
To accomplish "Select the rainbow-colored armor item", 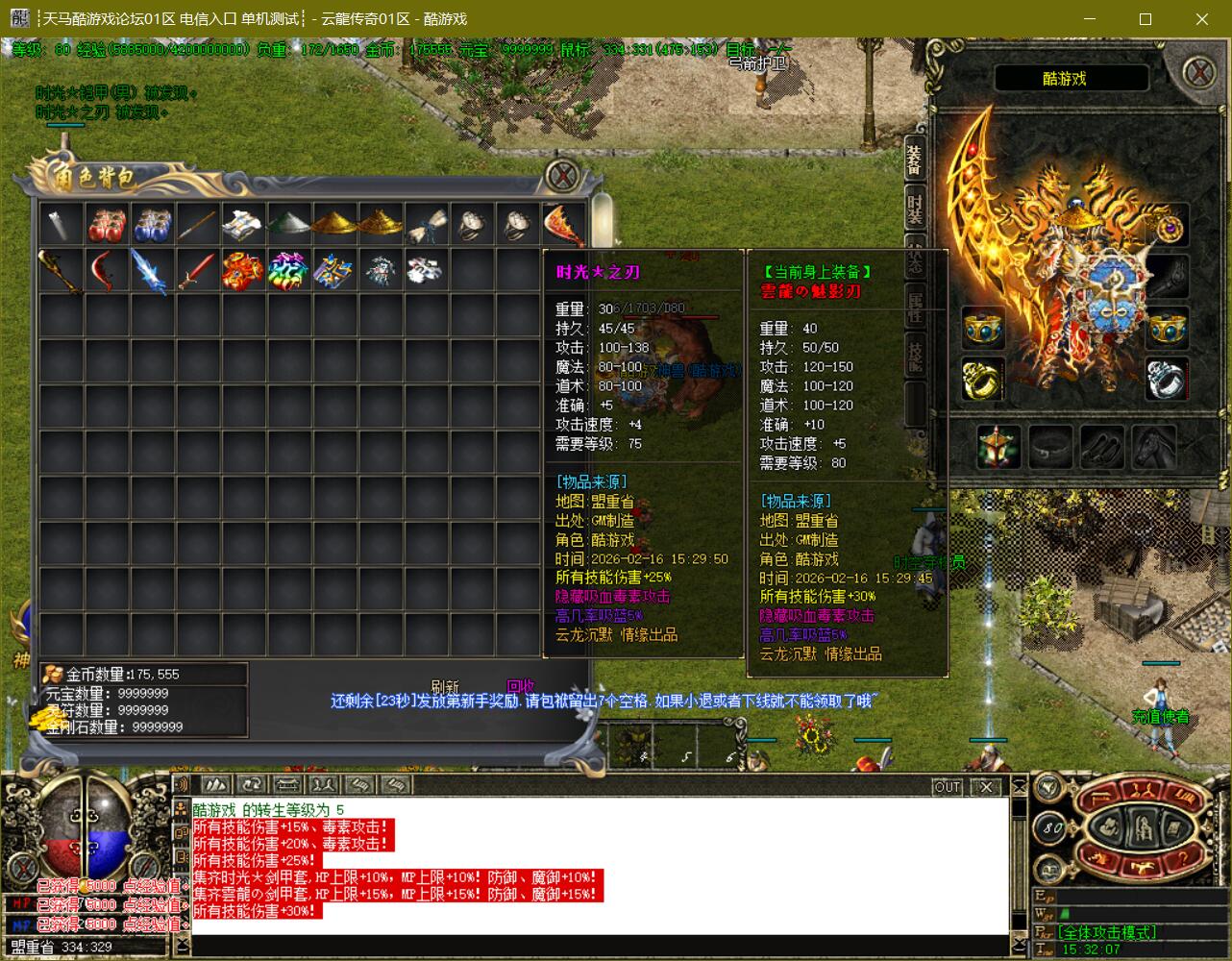I will click(x=290, y=271).
